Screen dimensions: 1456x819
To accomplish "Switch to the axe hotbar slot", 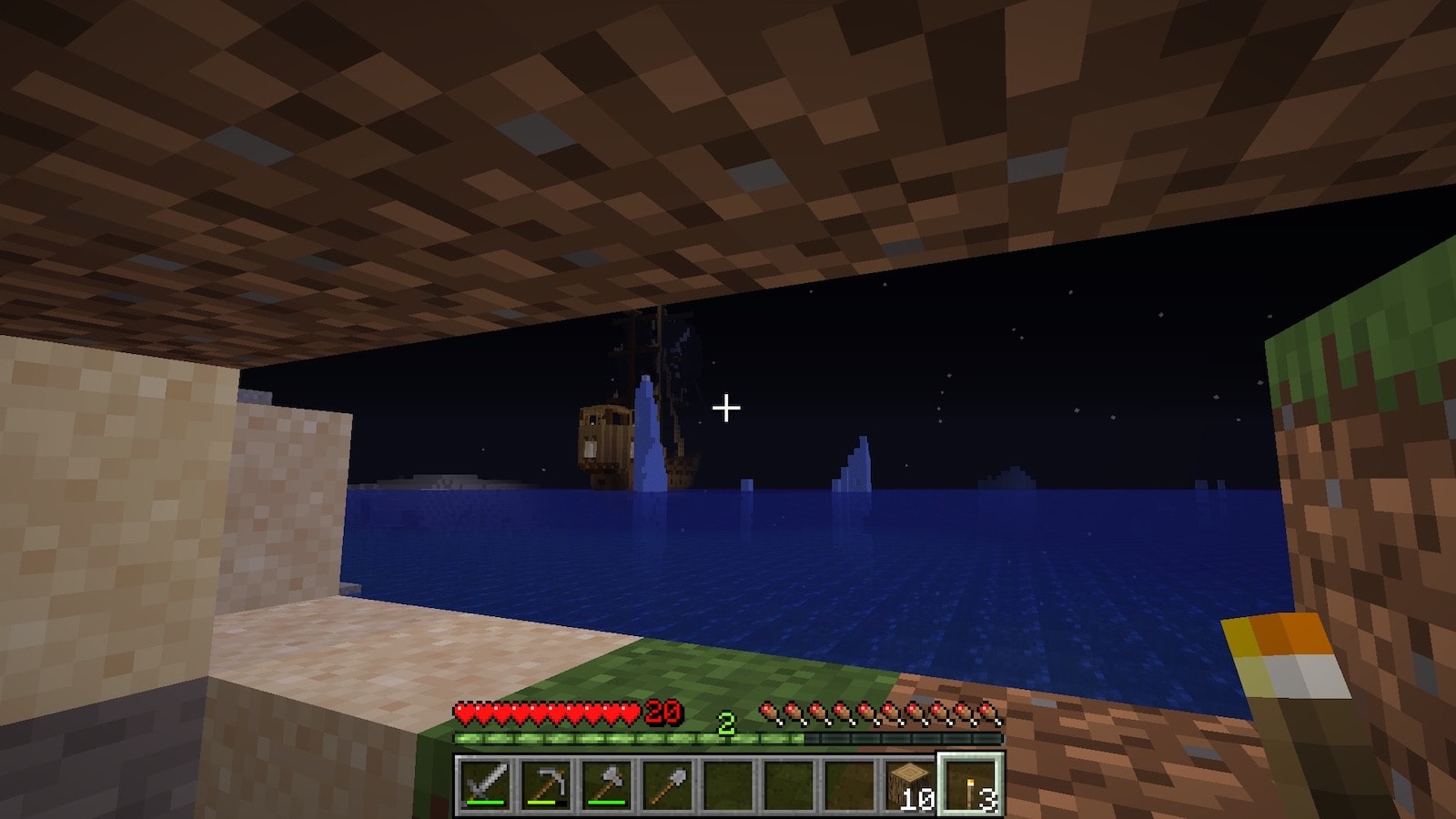I will pos(607,784).
